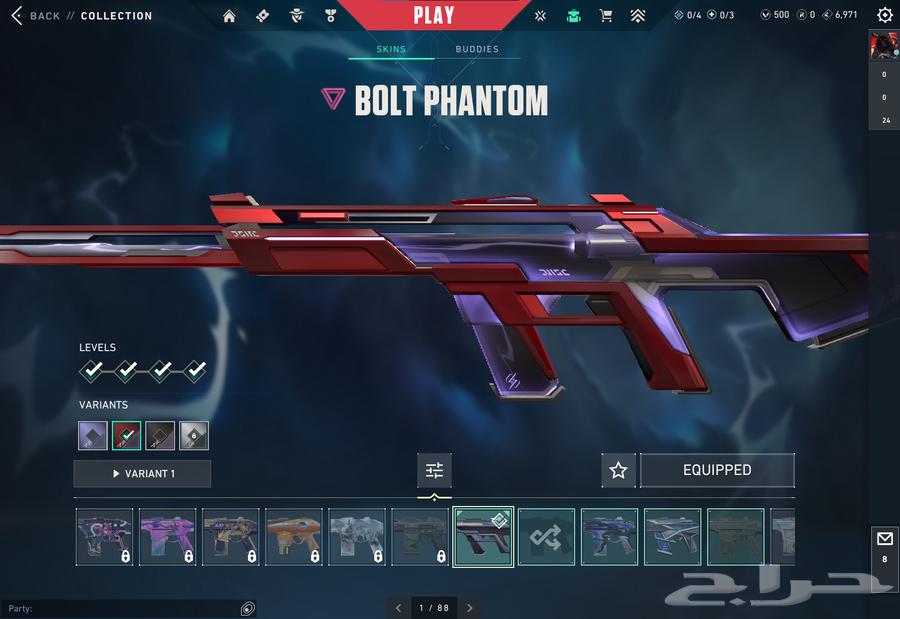The height and width of the screenshot is (619, 900).
Task: Open the store shopping cart
Action: [x=605, y=16]
